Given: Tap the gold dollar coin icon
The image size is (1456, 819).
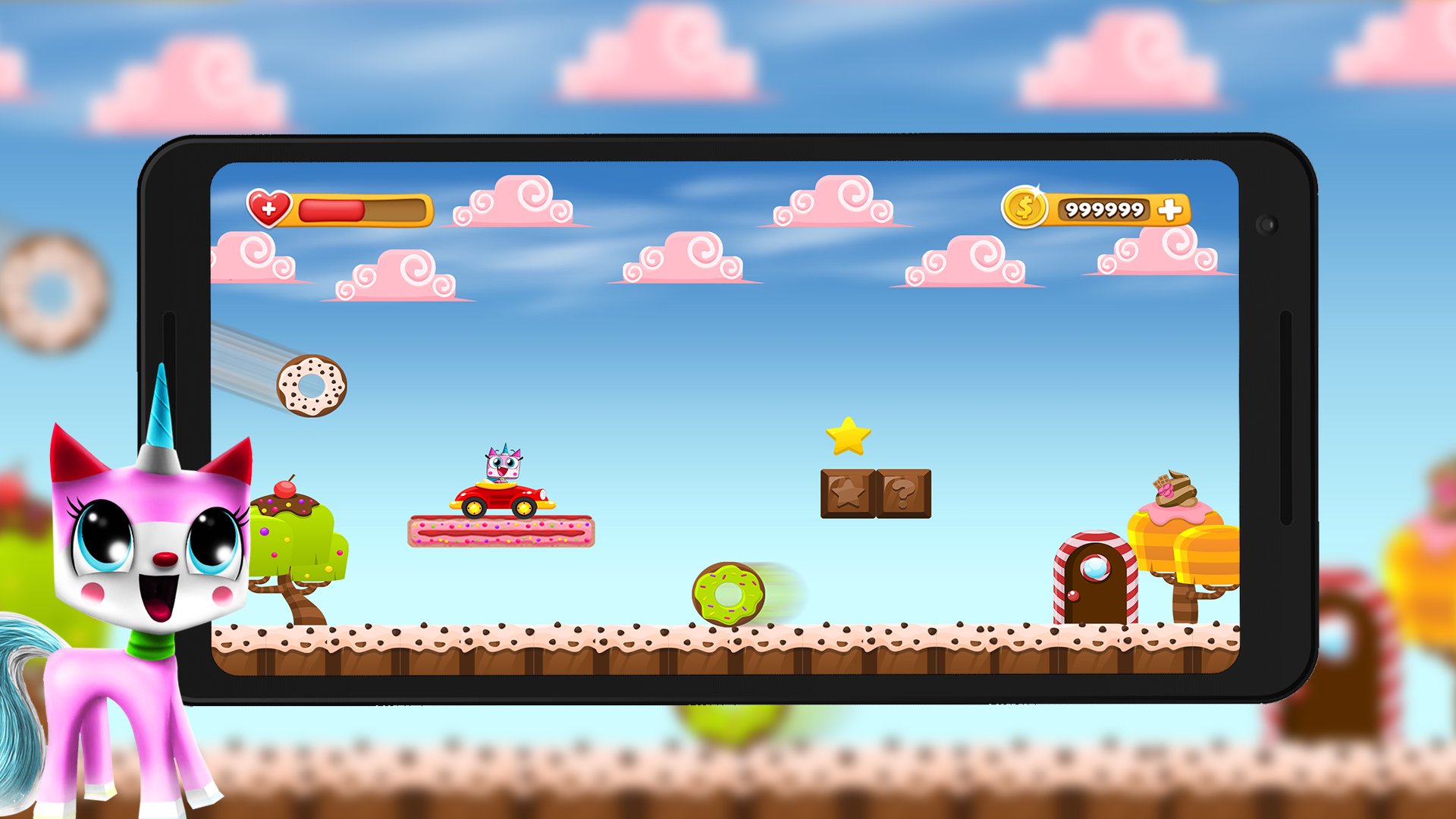Looking at the screenshot, I should tap(1023, 206).
